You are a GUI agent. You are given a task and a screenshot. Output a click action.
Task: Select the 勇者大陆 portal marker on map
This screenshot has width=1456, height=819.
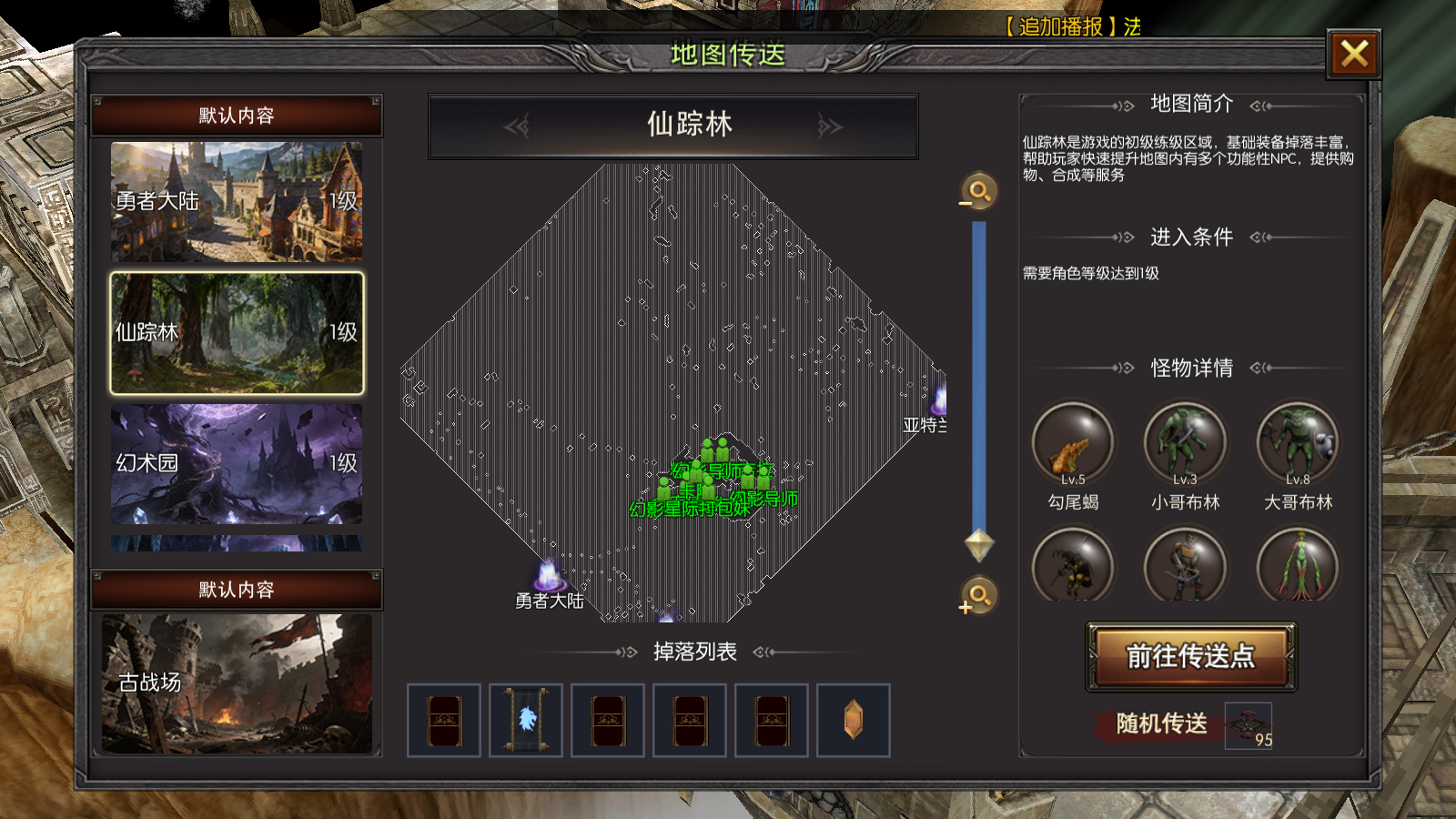tap(549, 577)
